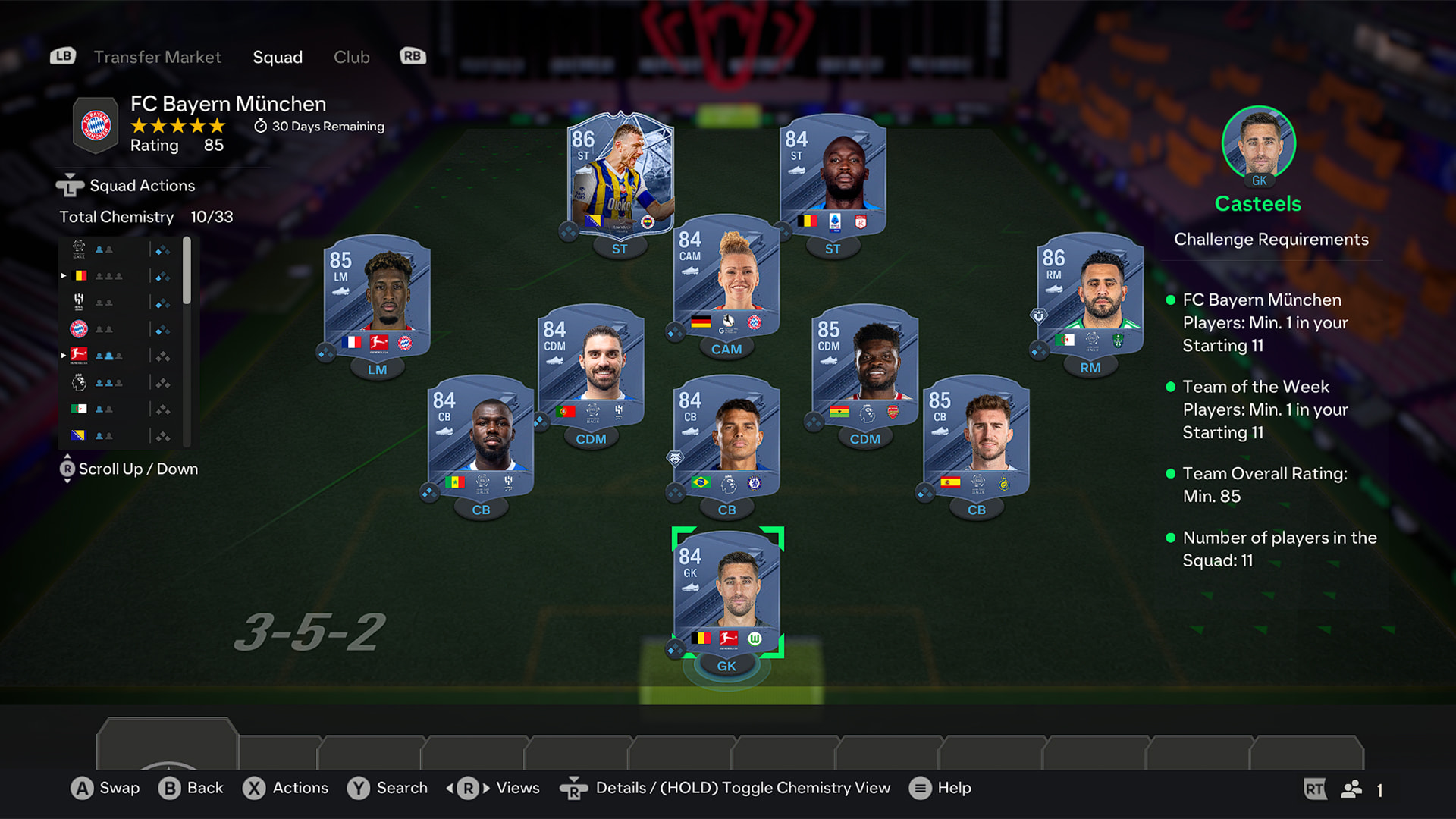Click the Premier League chemistry entry icon
Viewport: 1456px width, 819px height.
click(80, 382)
